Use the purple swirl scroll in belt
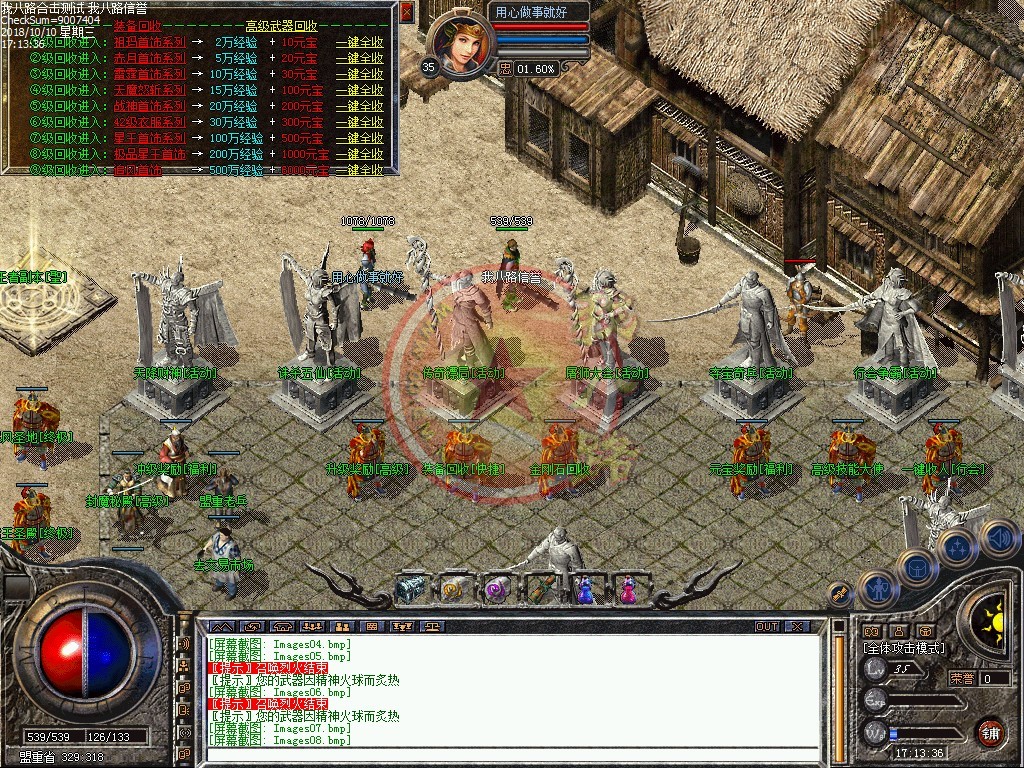The image size is (1024, 768). tap(497, 590)
